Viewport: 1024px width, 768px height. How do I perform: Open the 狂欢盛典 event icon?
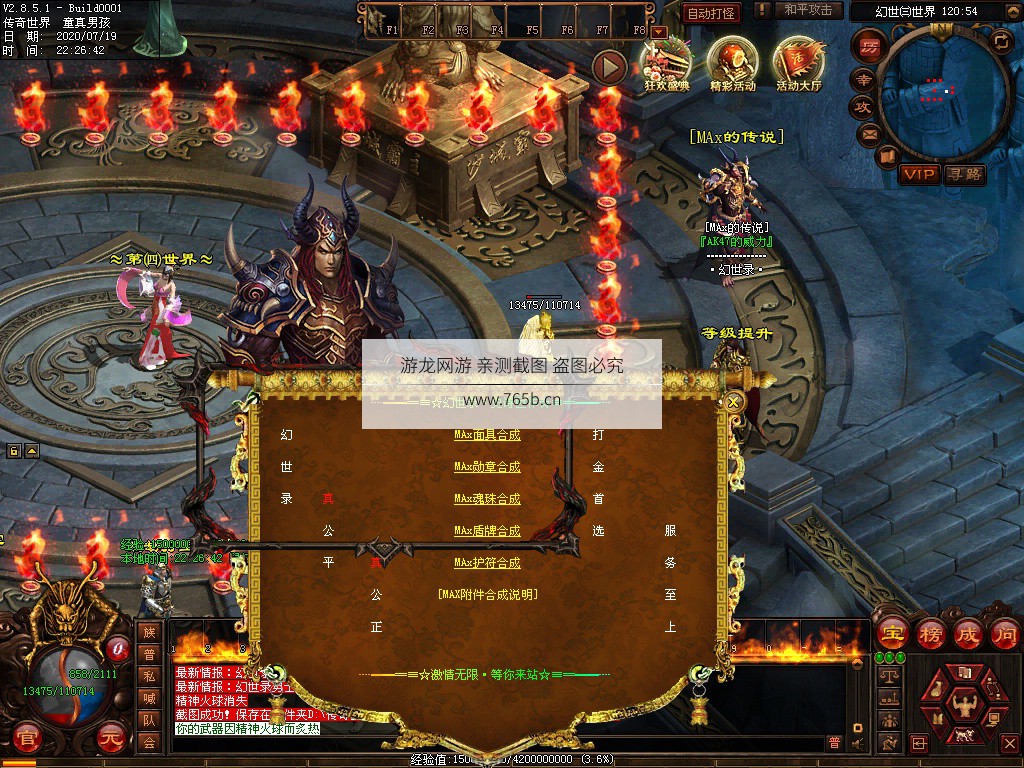coord(667,63)
